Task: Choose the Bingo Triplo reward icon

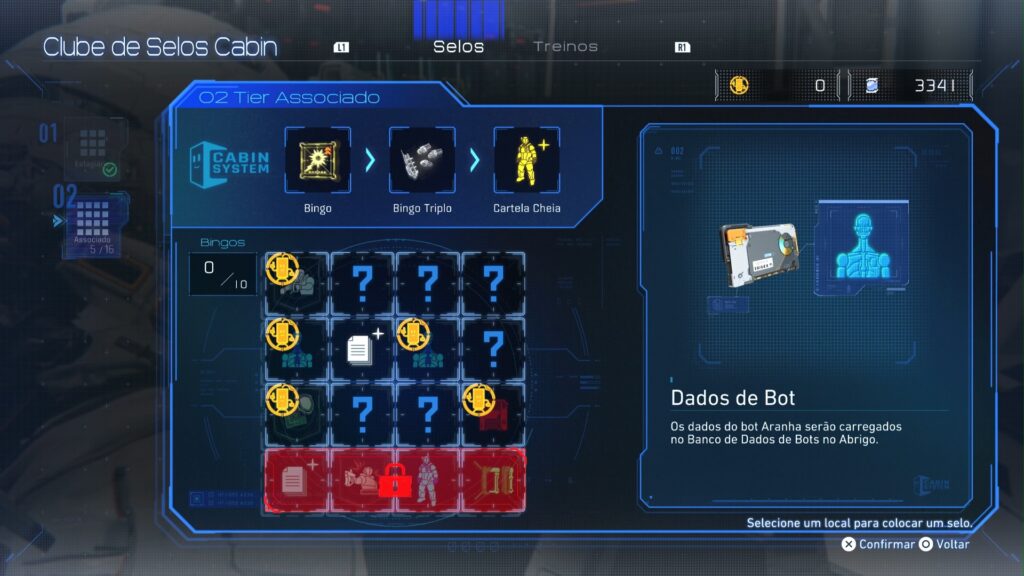Action: click(x=421, y=160)
